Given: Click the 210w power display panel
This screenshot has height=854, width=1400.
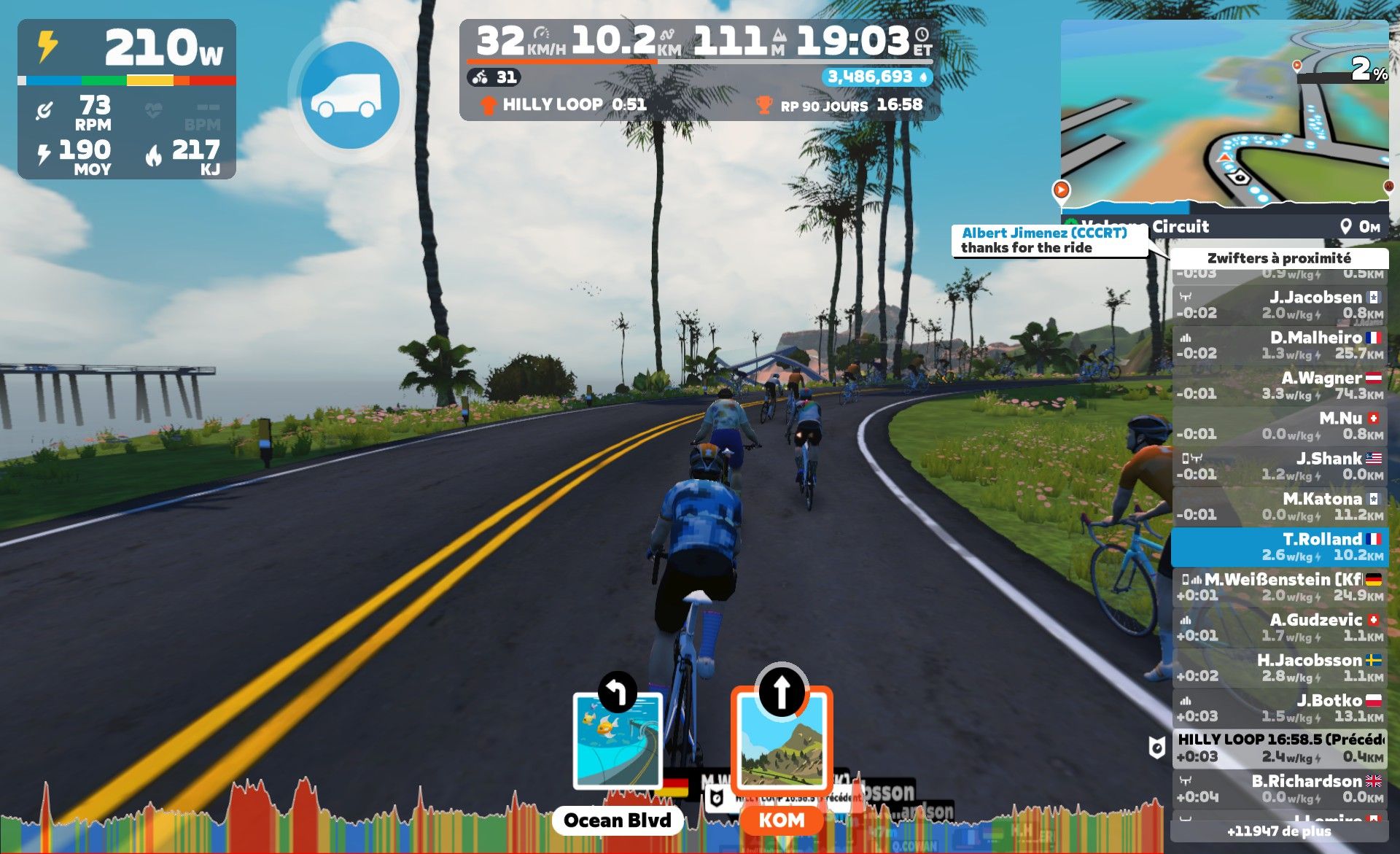Looking at the screenshot, I should (127, 99).
